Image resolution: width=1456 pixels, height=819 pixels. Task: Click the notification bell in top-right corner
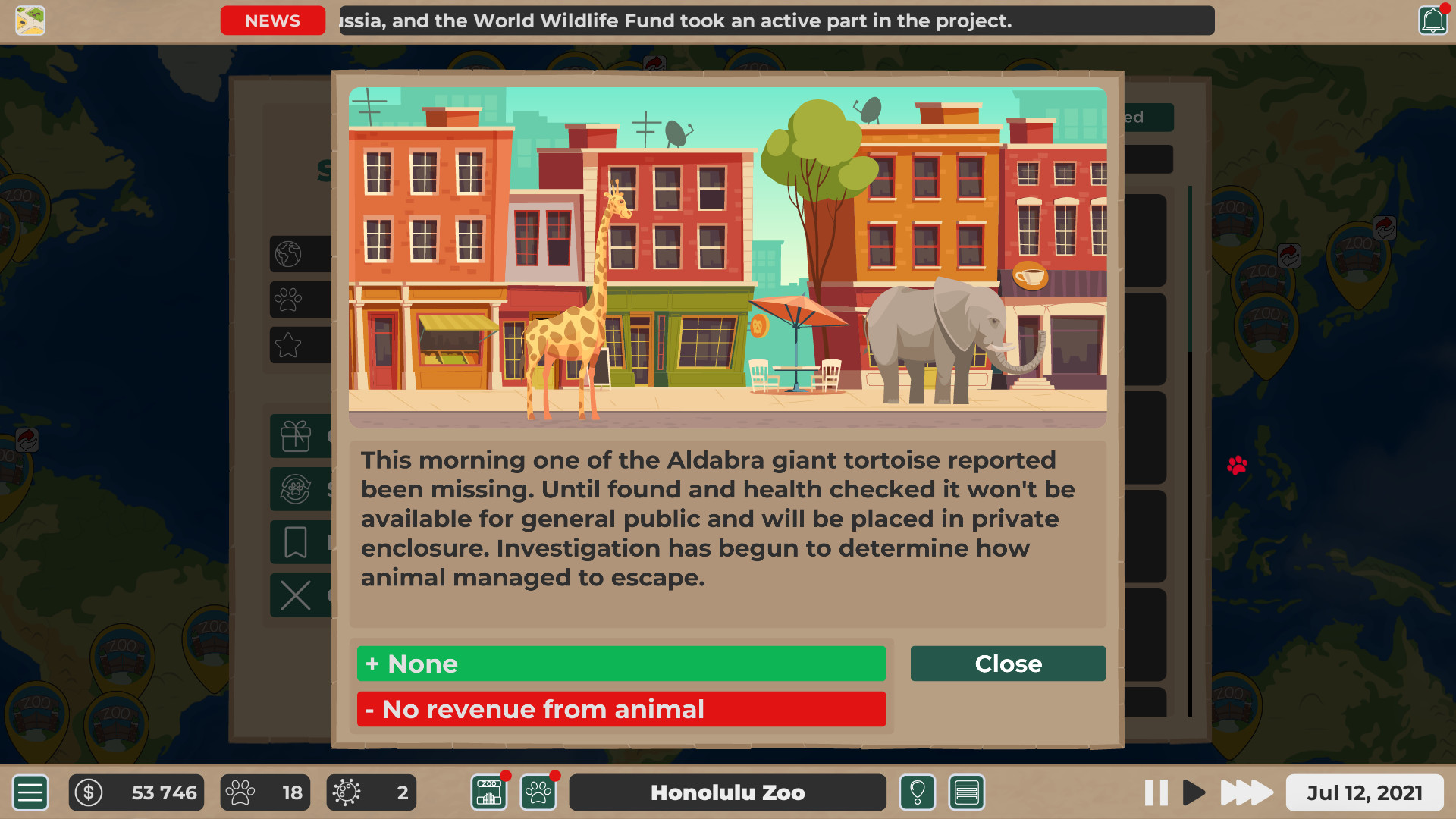tap(1432, 20)
